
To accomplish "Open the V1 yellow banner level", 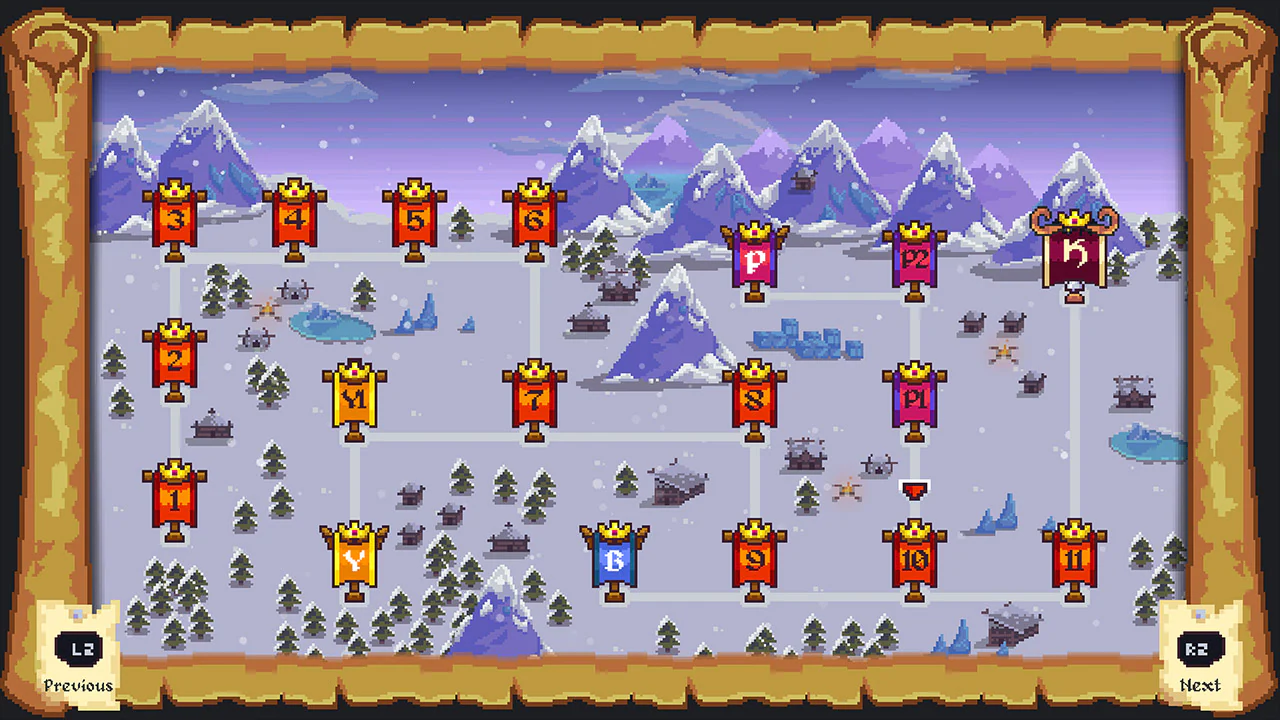I will (x=355, y=400).
